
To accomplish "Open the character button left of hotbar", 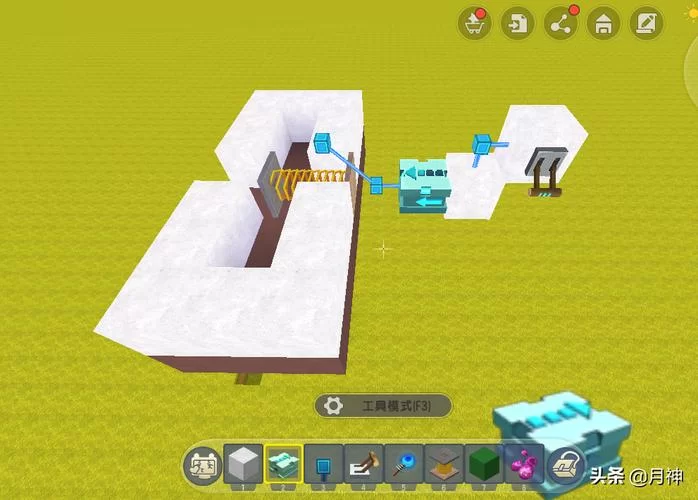I will tap(201, 466).
